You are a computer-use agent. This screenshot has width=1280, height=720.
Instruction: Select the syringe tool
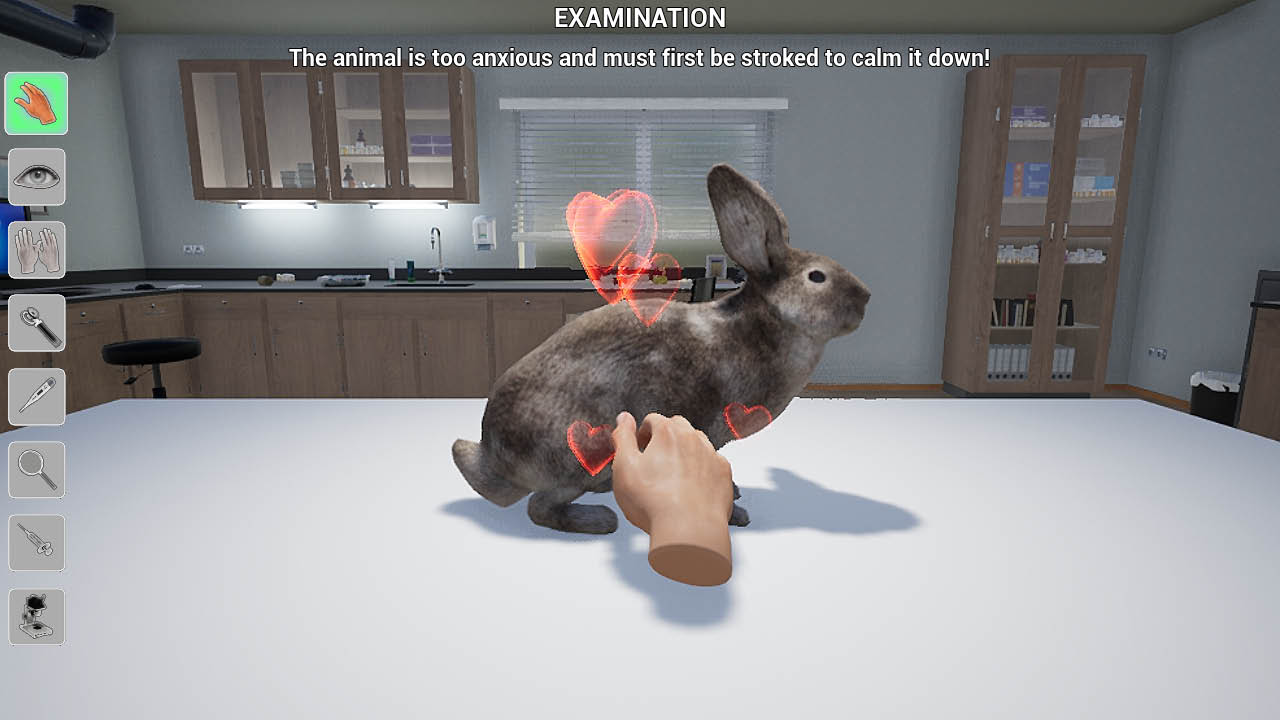(x=36, y=542)
